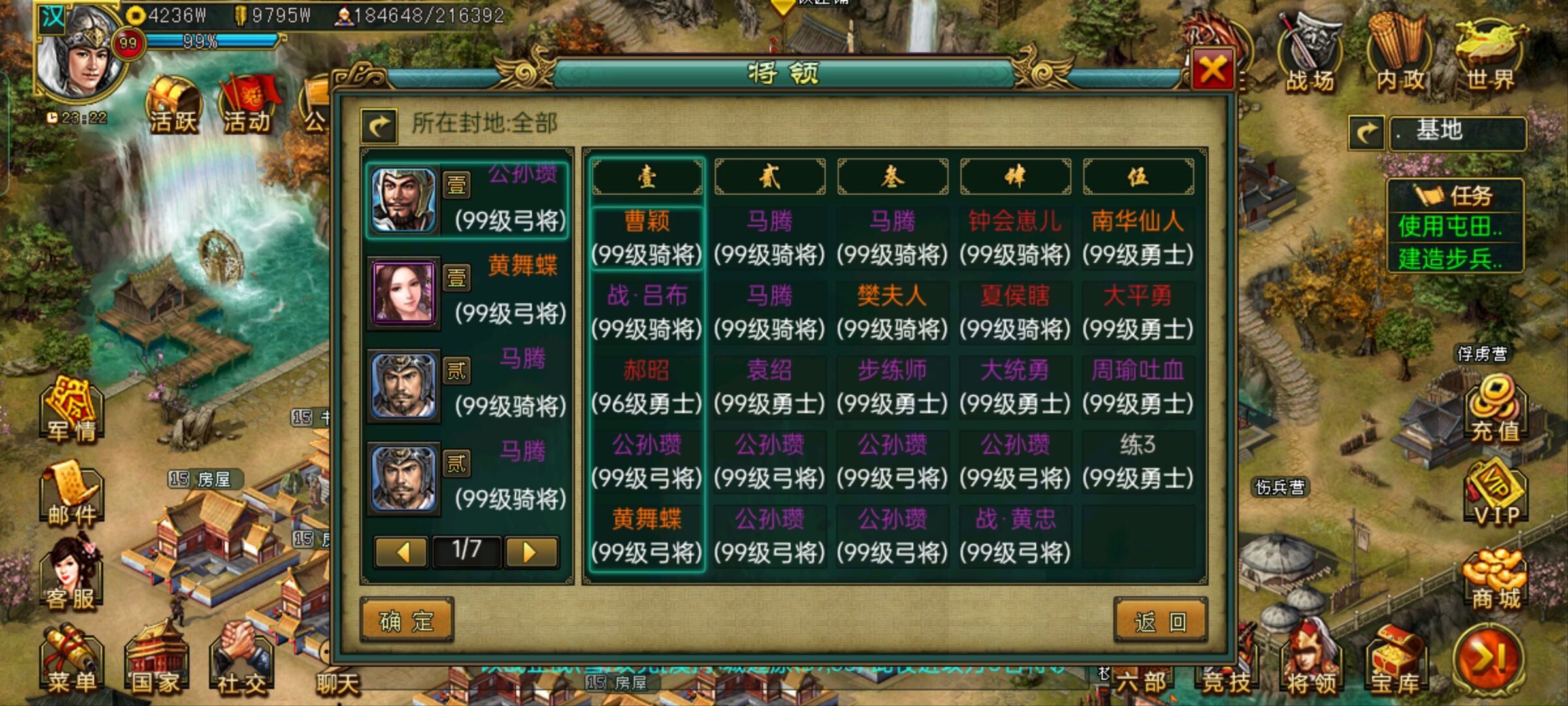The height and width of the screenshot is (706, 1568).
Task: Switch to the 贰 tab
Action: pyautogui.click(x=771, y=175)
